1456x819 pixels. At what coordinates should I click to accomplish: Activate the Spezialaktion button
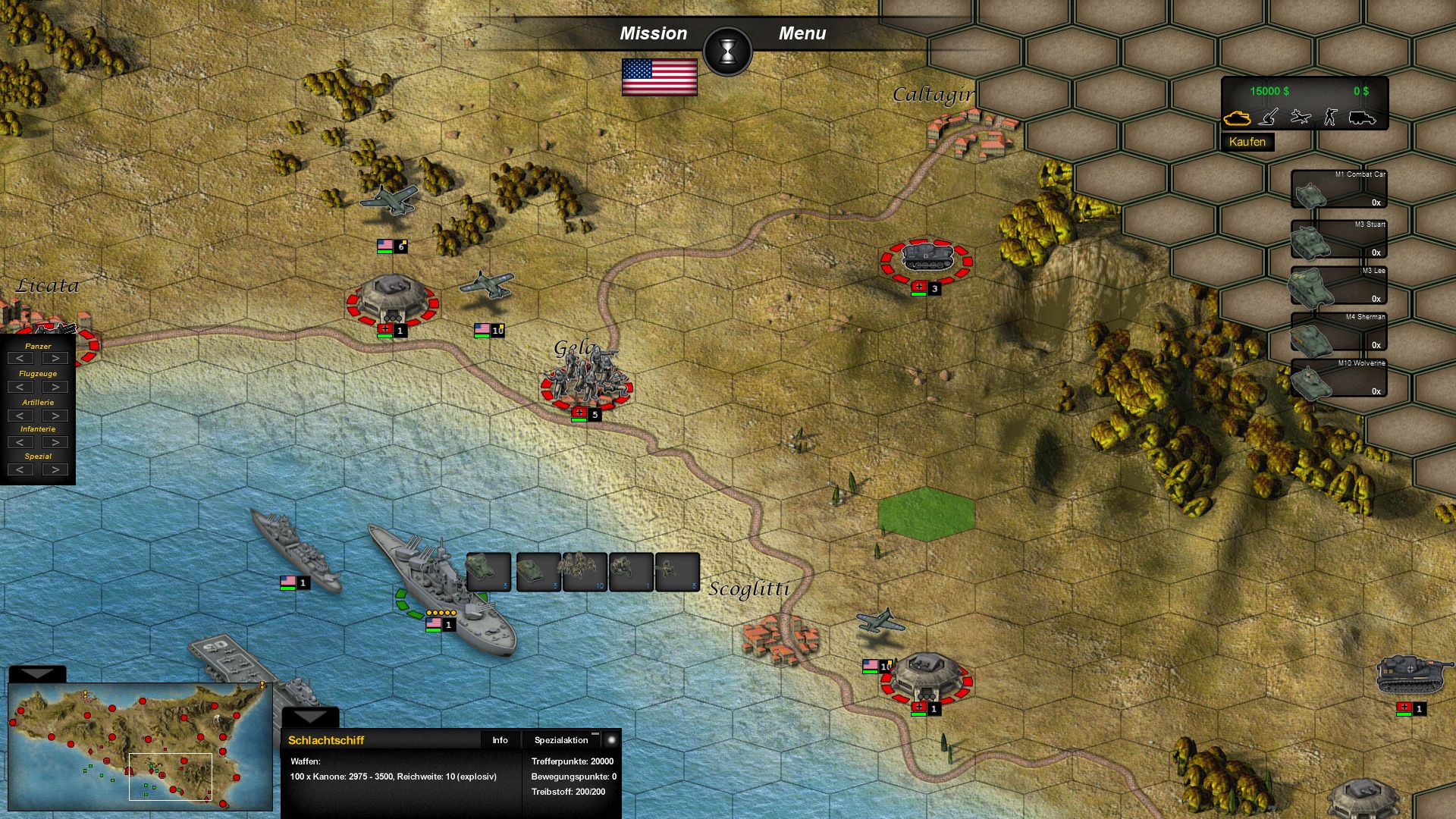tap(561, 740)
